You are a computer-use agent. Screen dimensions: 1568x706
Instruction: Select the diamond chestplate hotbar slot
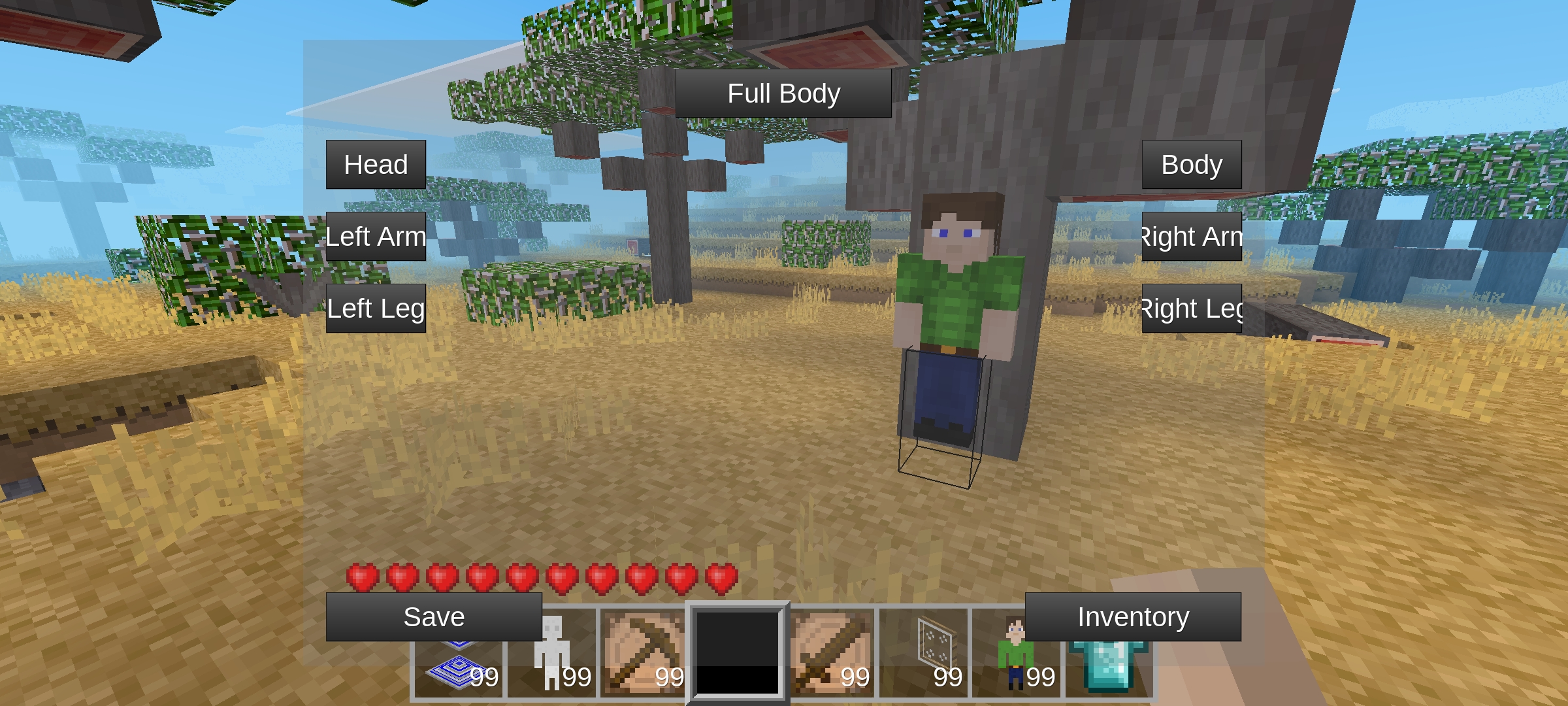tap(1109, 665)
